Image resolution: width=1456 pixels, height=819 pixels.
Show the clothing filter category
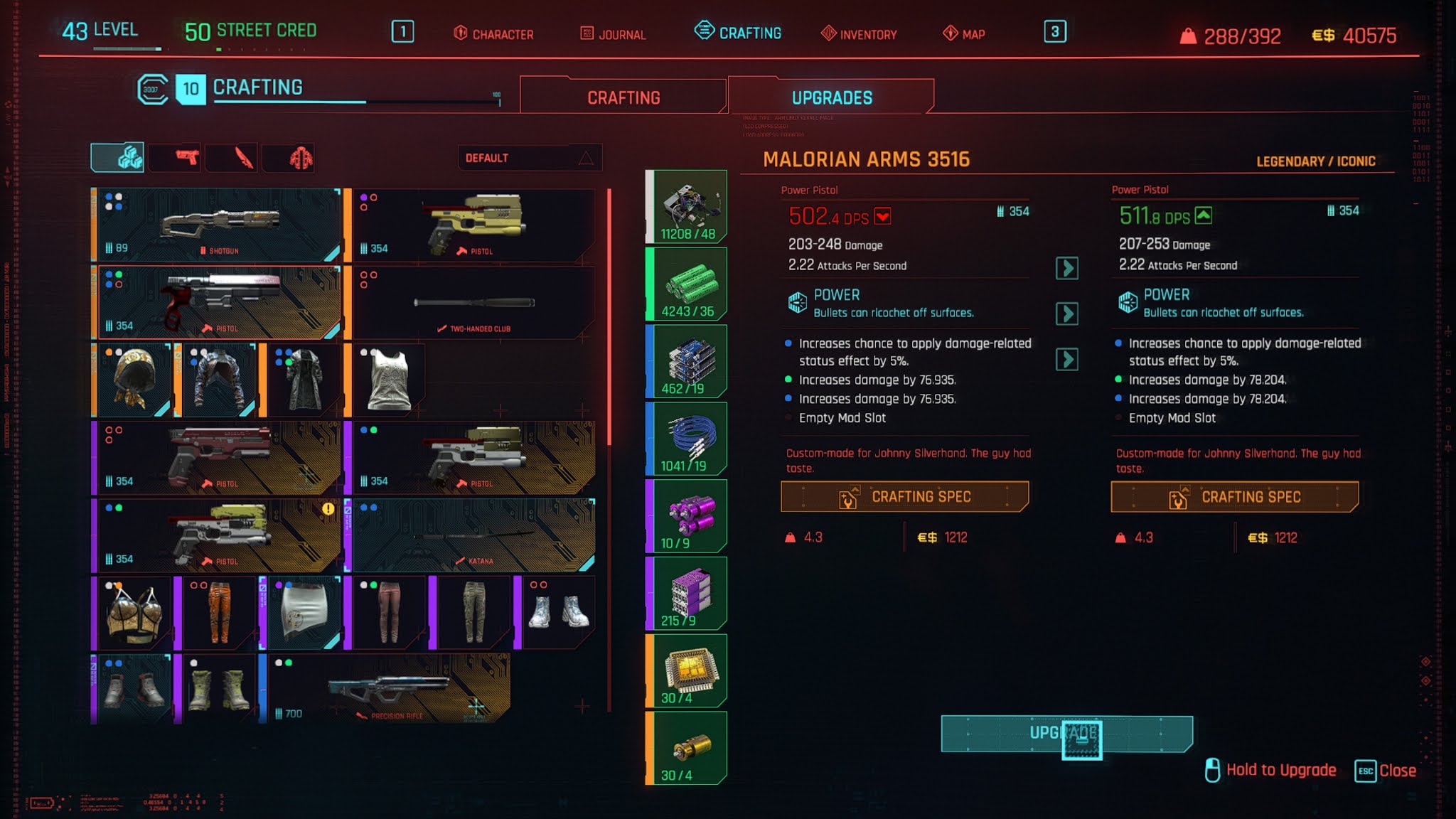[x=300, y=157]
